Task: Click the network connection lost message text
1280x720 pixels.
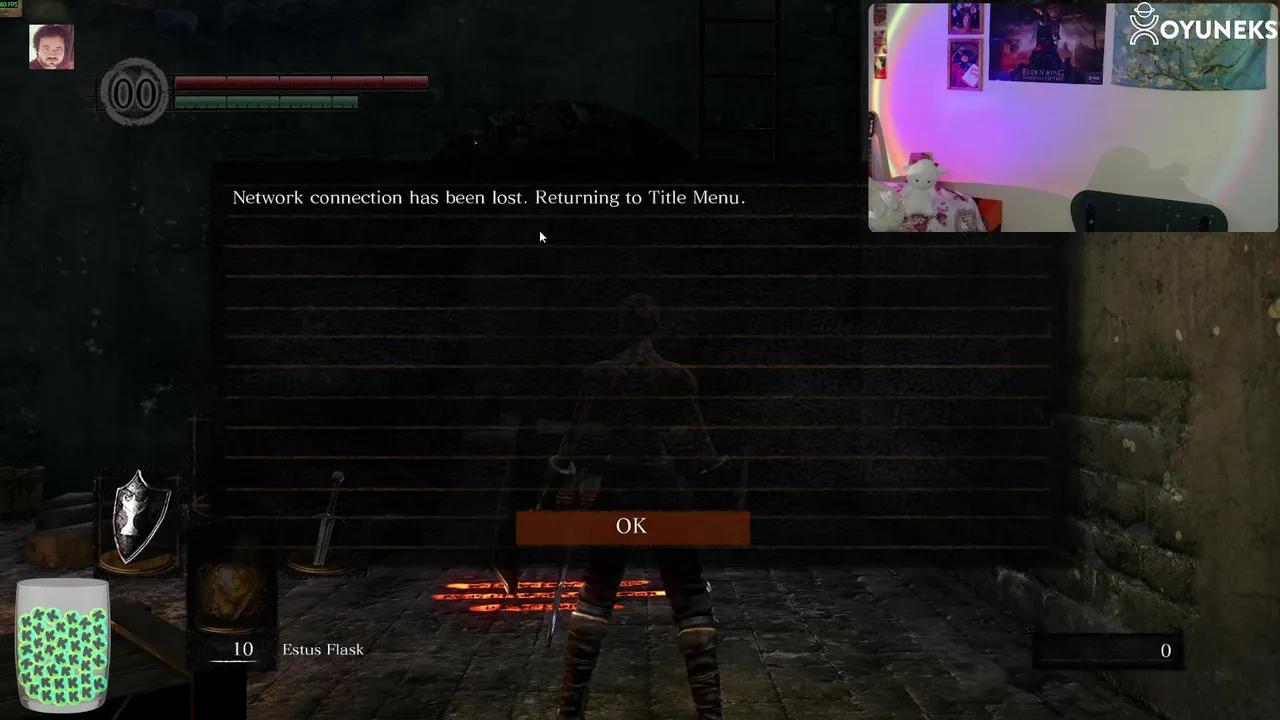Action: [488, 197]
